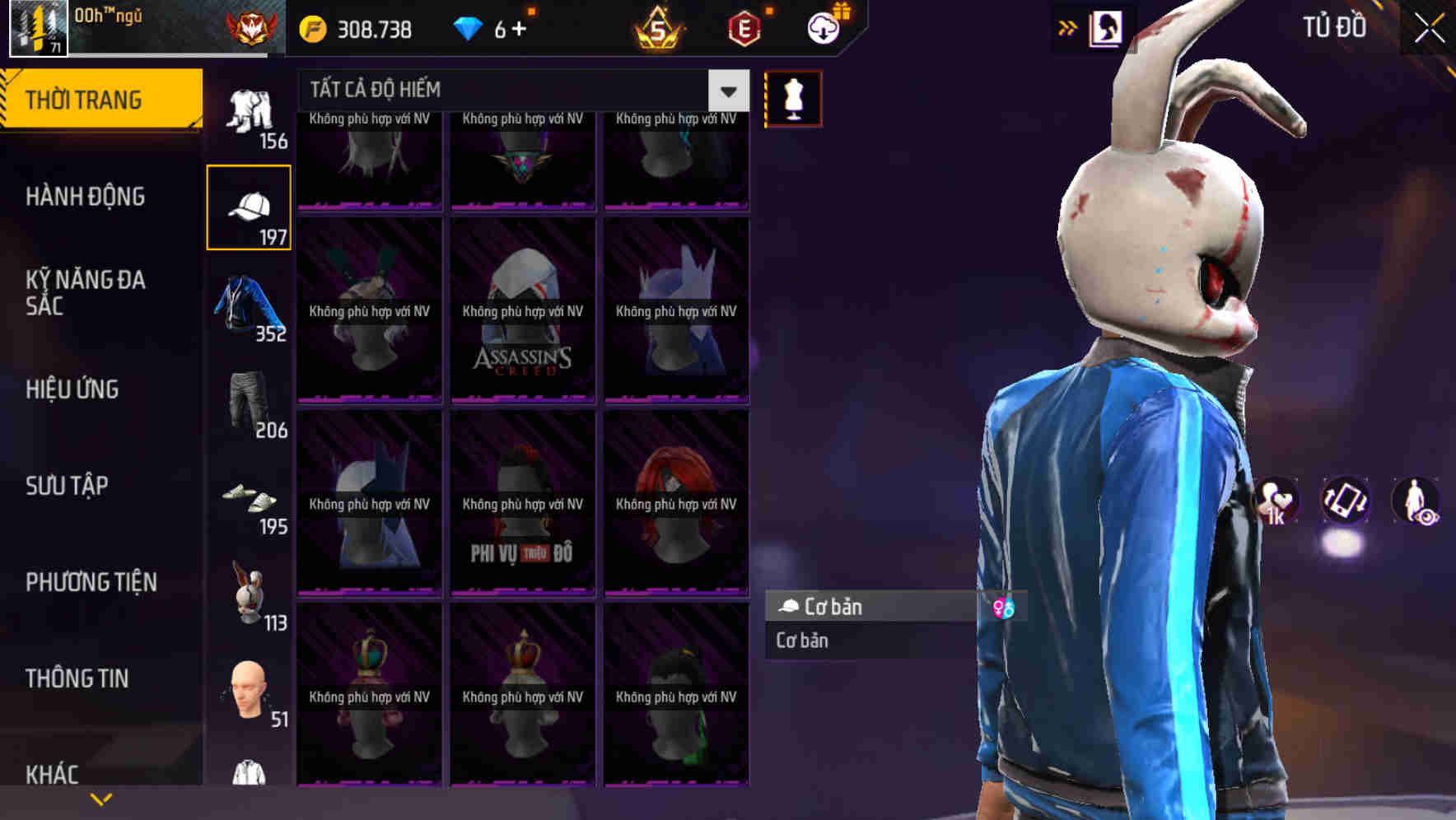Expand the sidebar with the bottom chevron
This screenshot has height=820, width=1456.
pyautogui.click(x=100, y=797)
